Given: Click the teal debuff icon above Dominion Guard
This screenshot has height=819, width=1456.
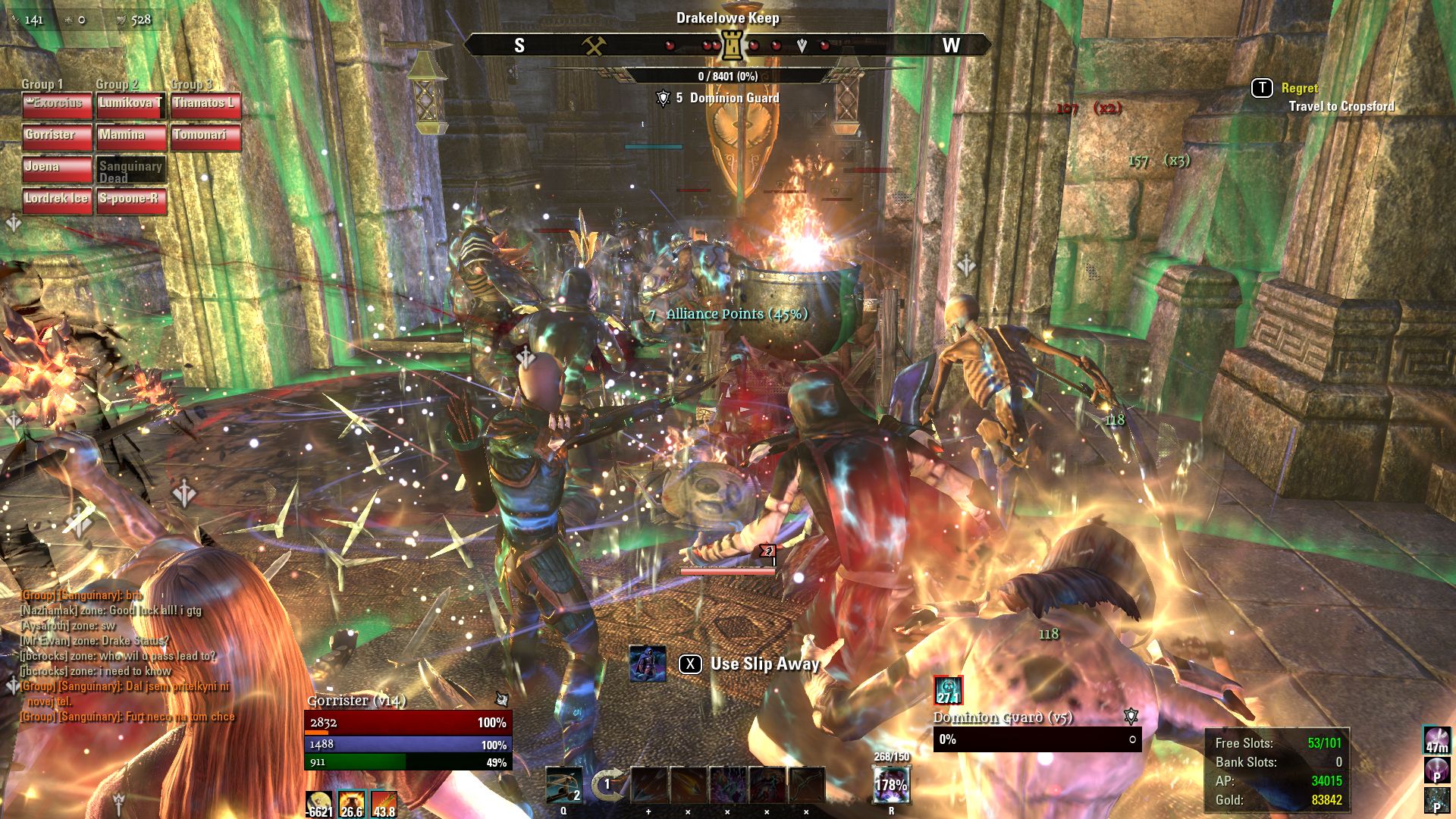Looking at the screenshot, I should click(948, 690).
